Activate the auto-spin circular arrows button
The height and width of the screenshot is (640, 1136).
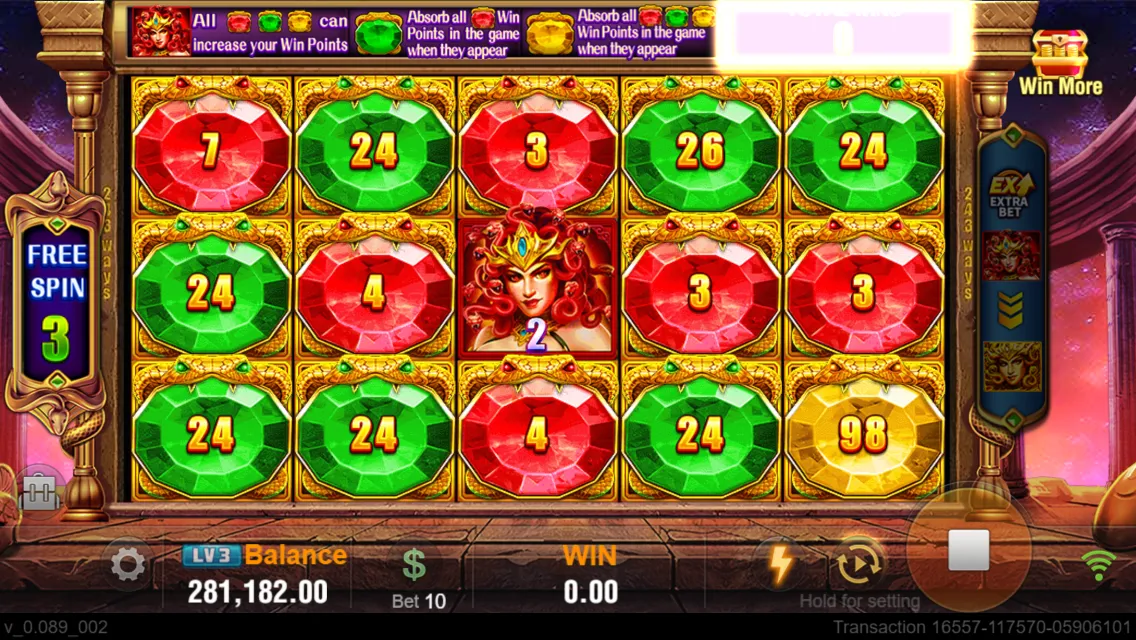[x=857, y=565]
